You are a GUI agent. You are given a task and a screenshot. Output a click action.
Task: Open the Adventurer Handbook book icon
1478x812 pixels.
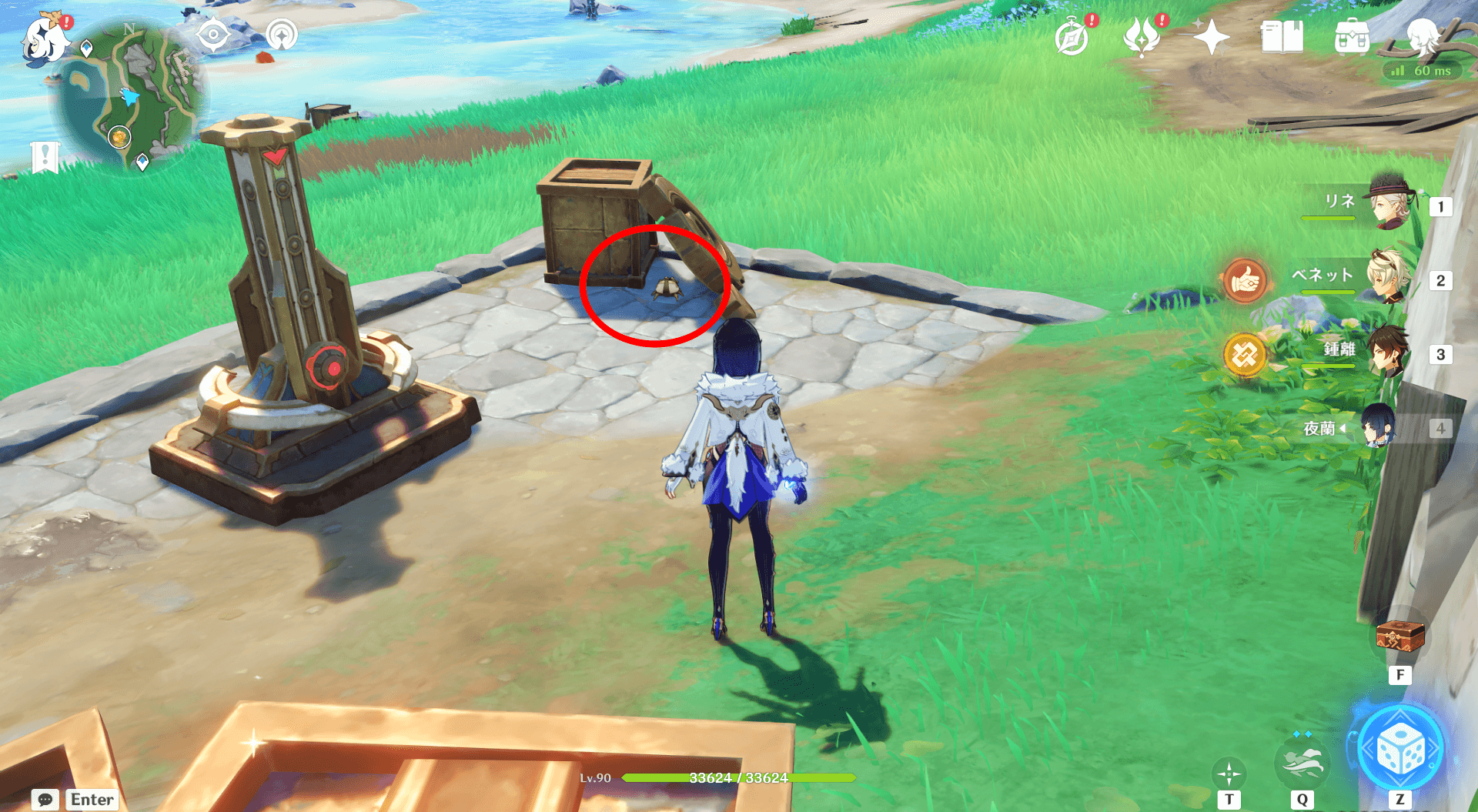(1282, 37)
